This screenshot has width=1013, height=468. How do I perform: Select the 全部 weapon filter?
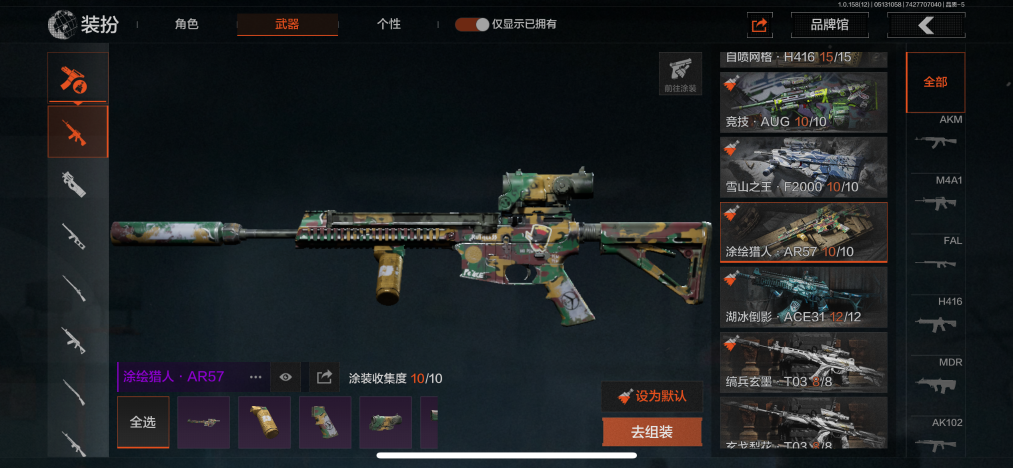click(935, 82)
